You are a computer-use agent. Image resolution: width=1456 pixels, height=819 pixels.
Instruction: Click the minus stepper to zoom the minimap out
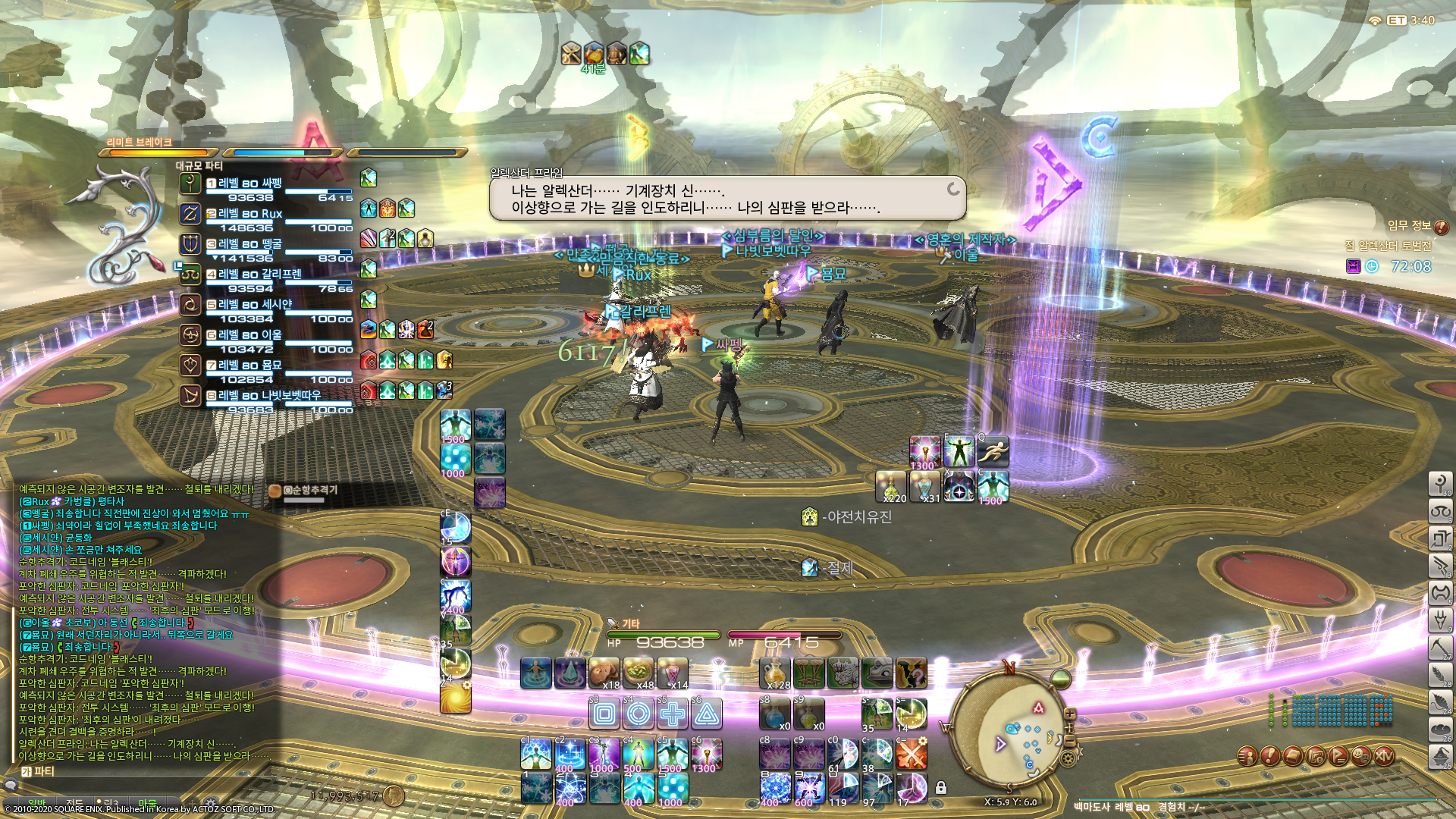(x=1071, y=741)
